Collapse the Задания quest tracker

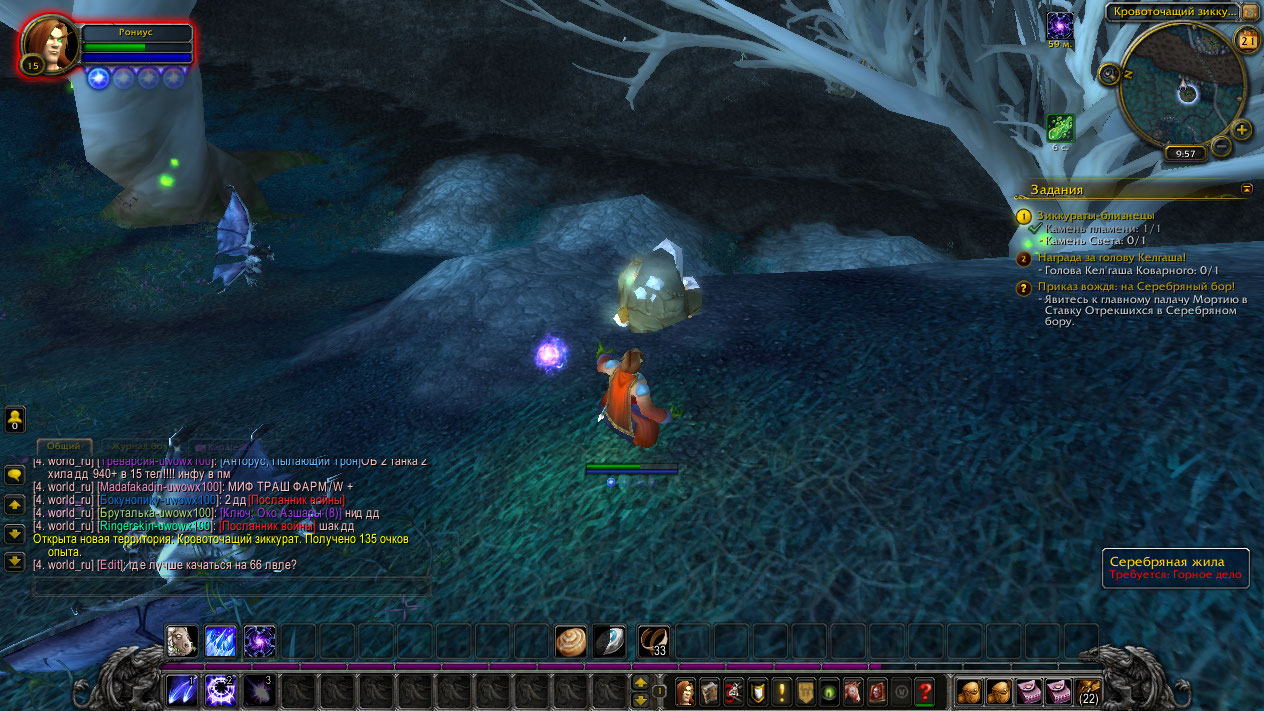click(x=1247, y=188)
